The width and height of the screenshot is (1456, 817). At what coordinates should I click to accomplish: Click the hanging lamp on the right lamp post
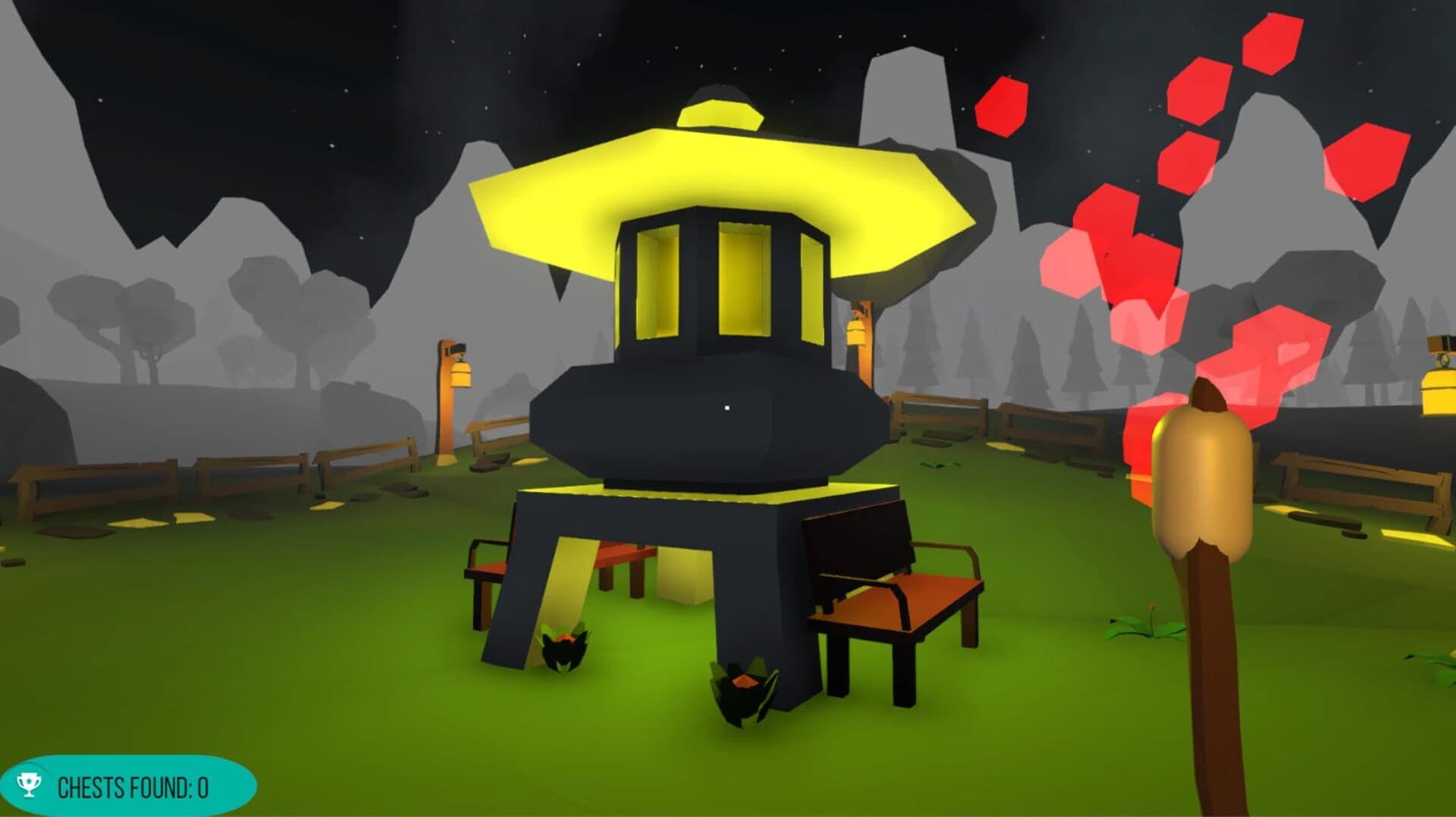click(x=857, y=333)
